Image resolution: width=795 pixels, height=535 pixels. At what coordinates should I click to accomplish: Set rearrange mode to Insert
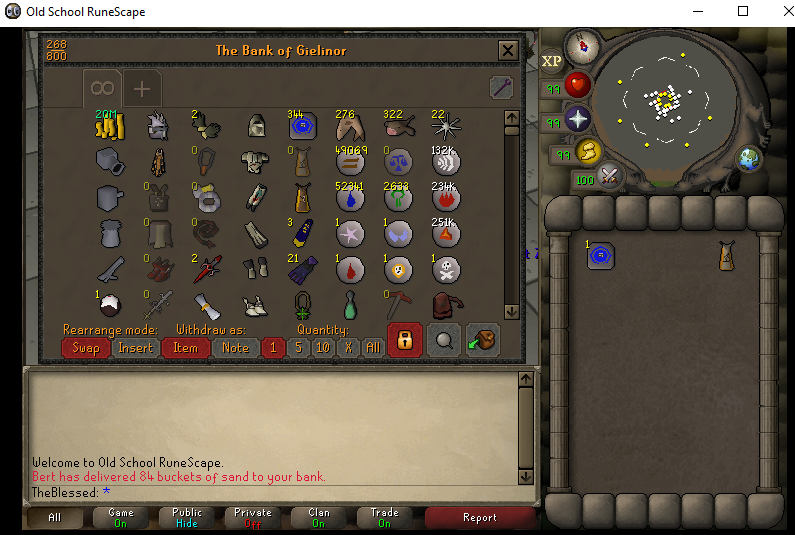(136, 348)
